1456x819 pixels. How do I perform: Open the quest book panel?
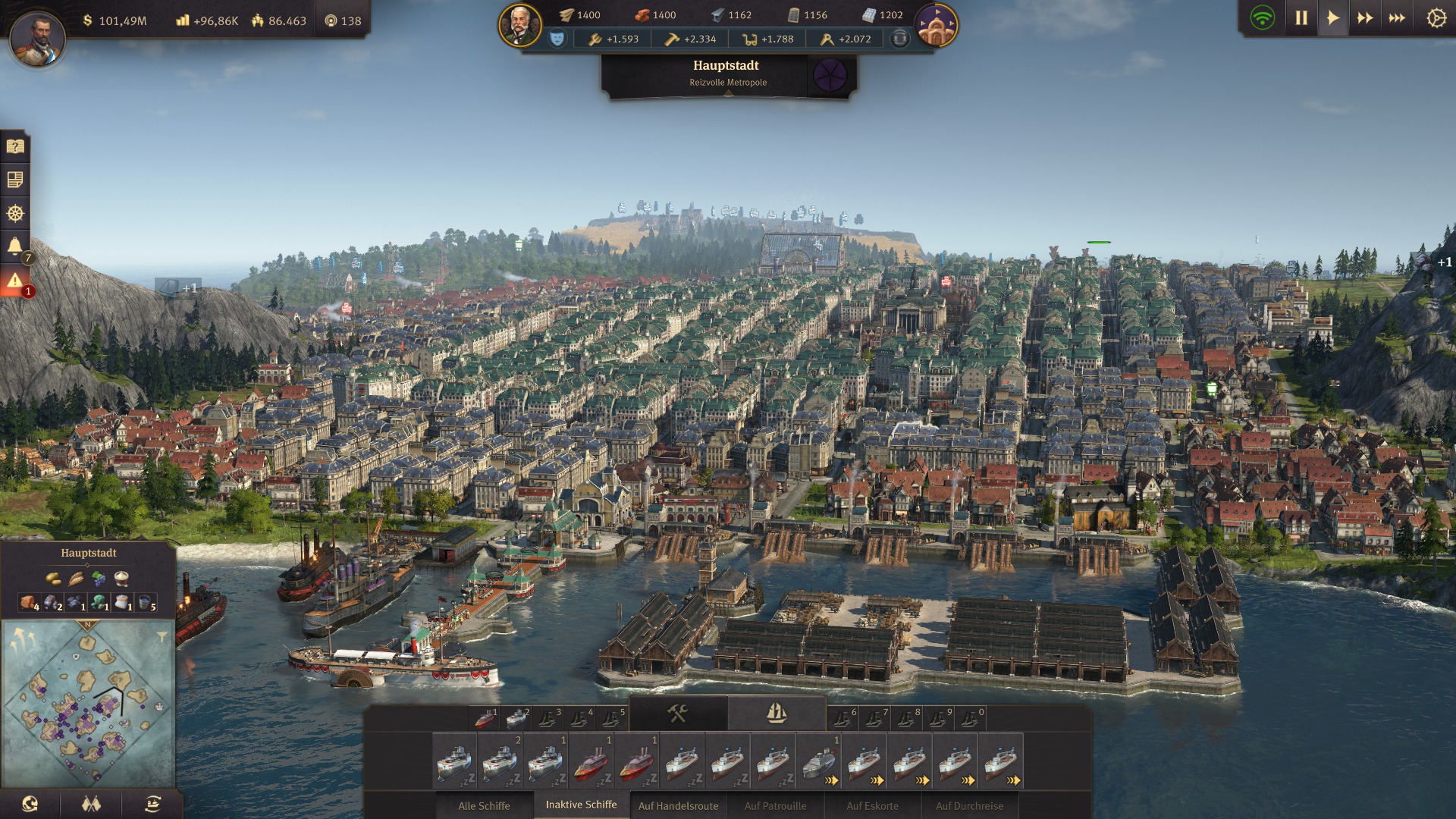15,146
